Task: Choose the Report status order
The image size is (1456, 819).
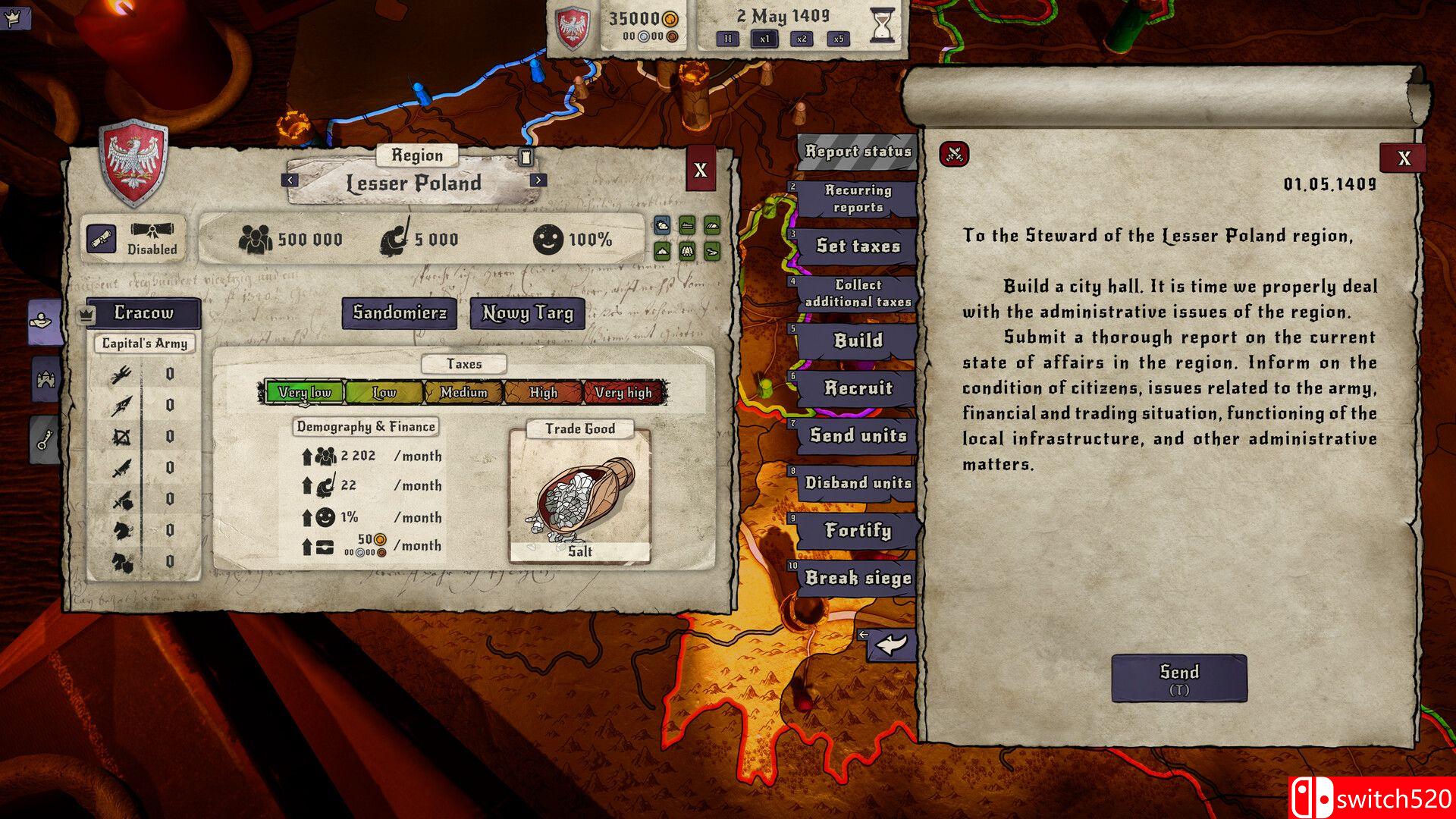Action: click(x=858, y=152)
